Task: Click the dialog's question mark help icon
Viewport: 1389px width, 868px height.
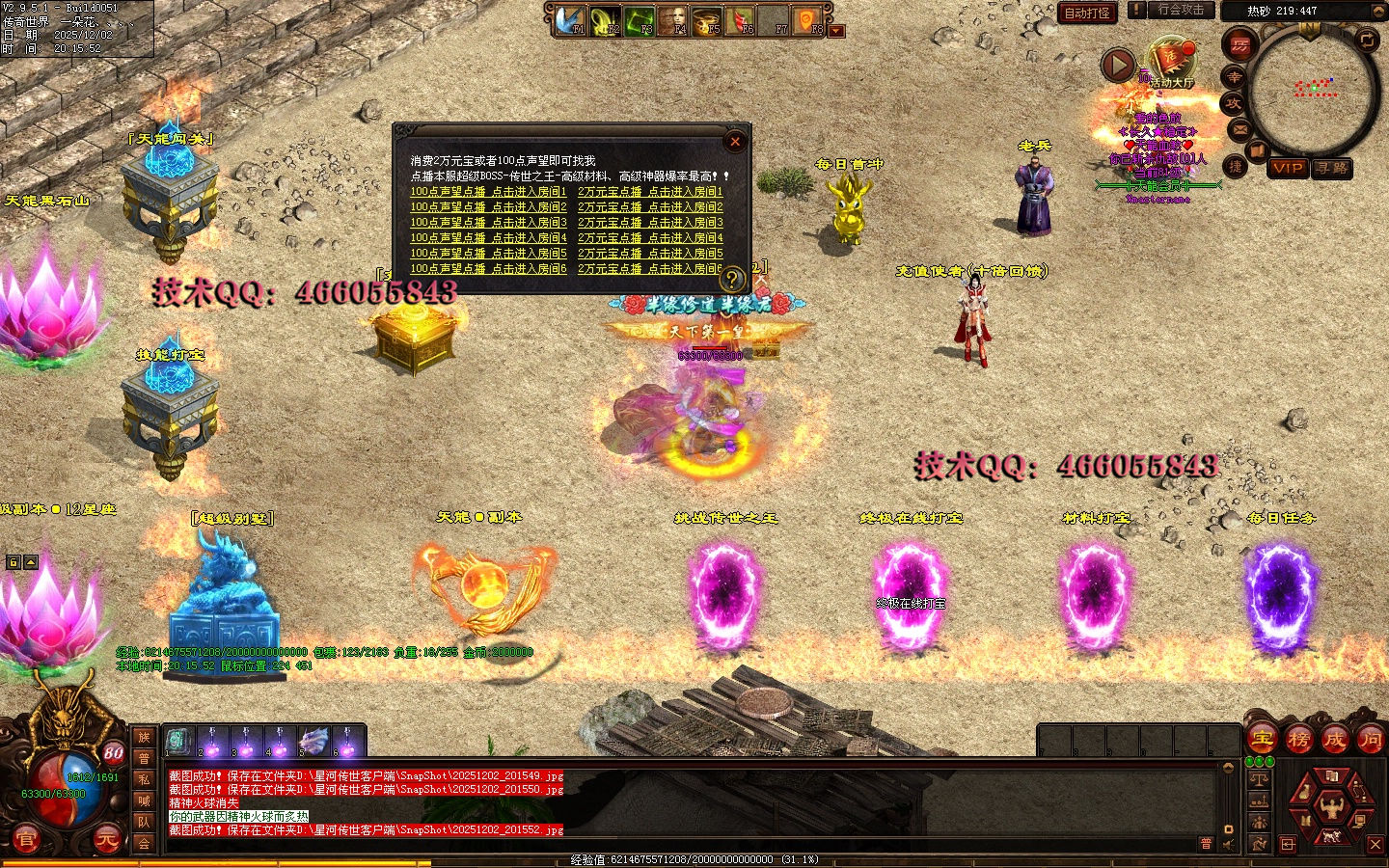Action: pos(733,280)
